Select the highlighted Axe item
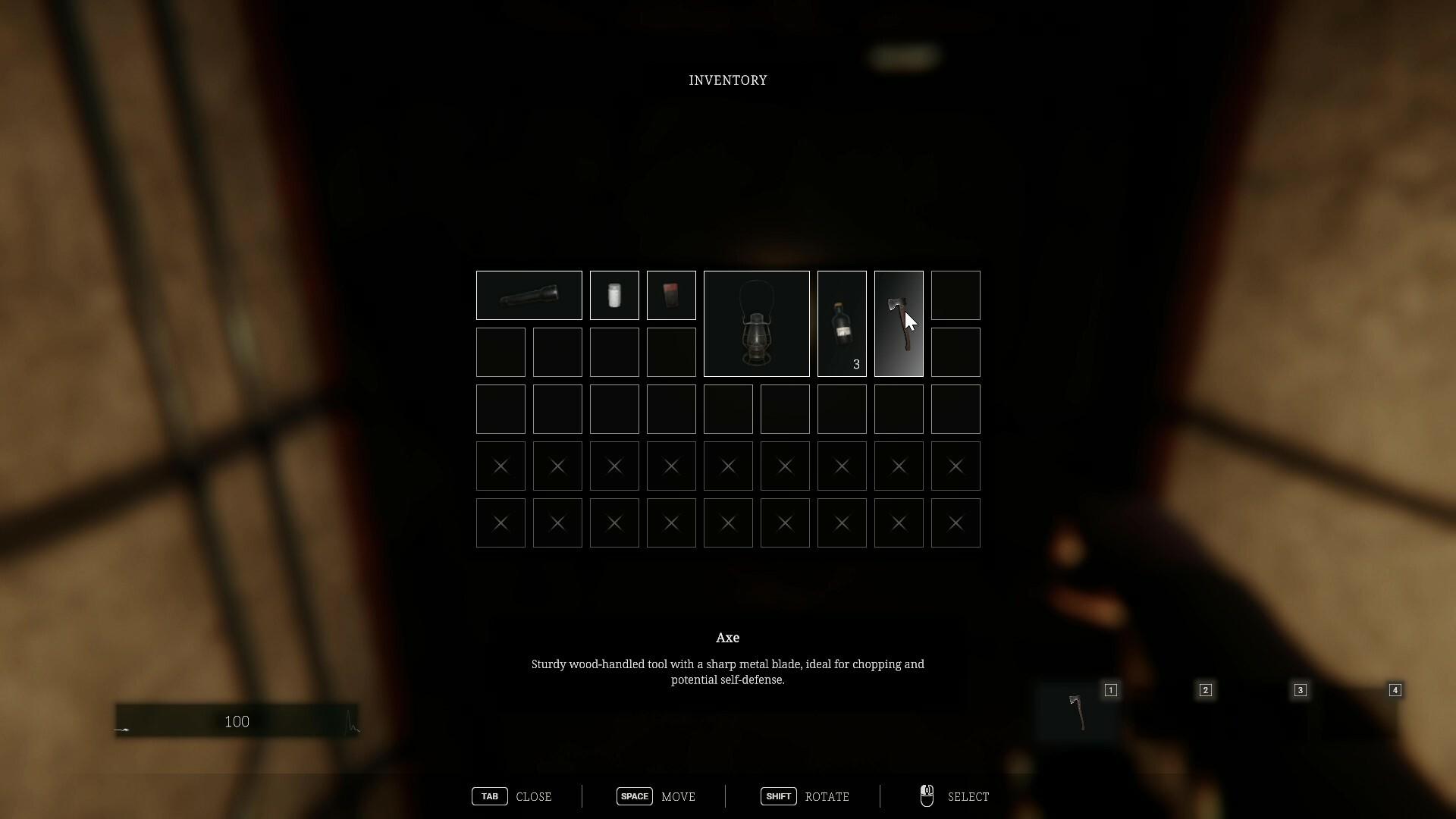 click(899, 323)
